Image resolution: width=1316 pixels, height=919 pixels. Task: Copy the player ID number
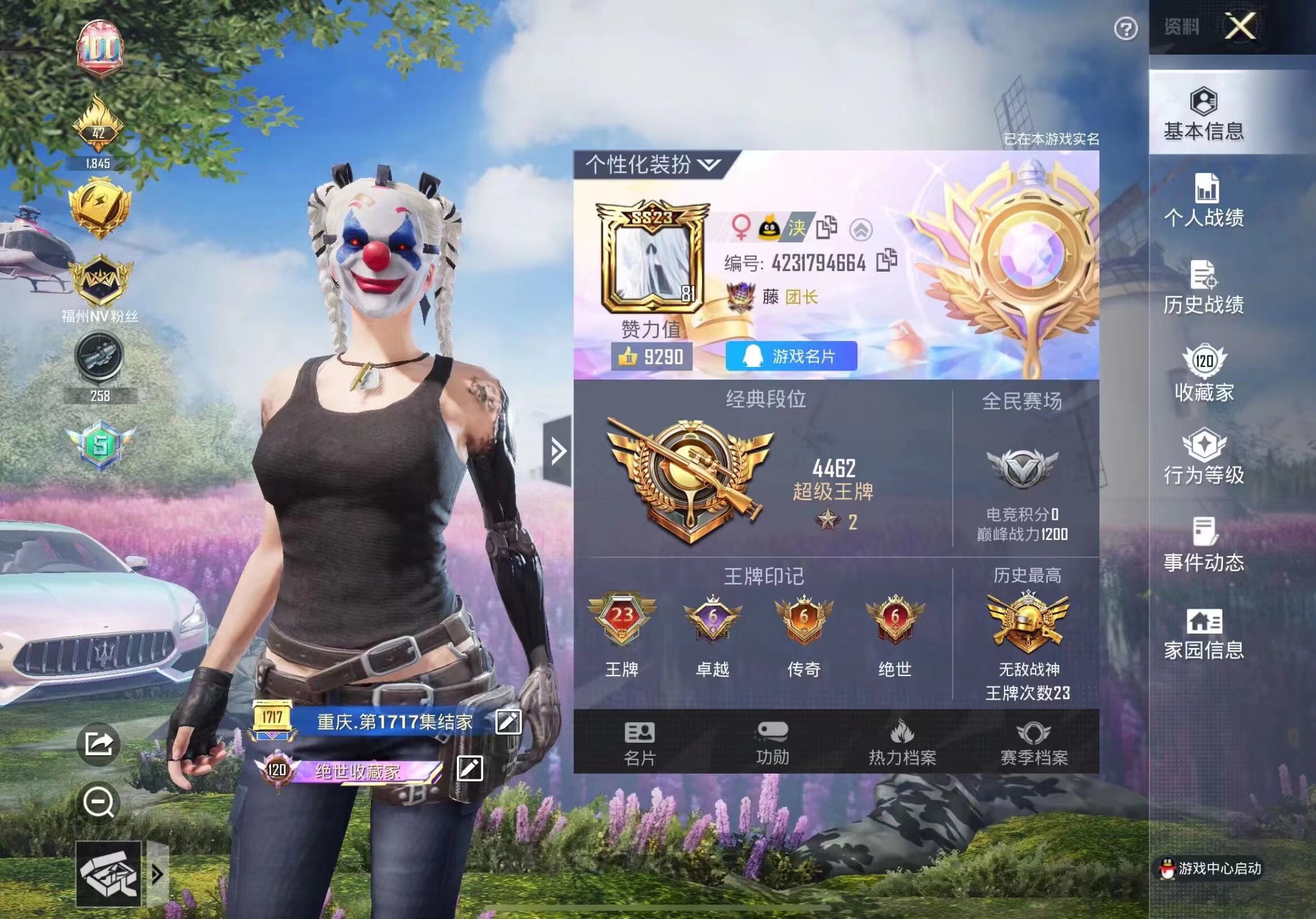(887, 261)
